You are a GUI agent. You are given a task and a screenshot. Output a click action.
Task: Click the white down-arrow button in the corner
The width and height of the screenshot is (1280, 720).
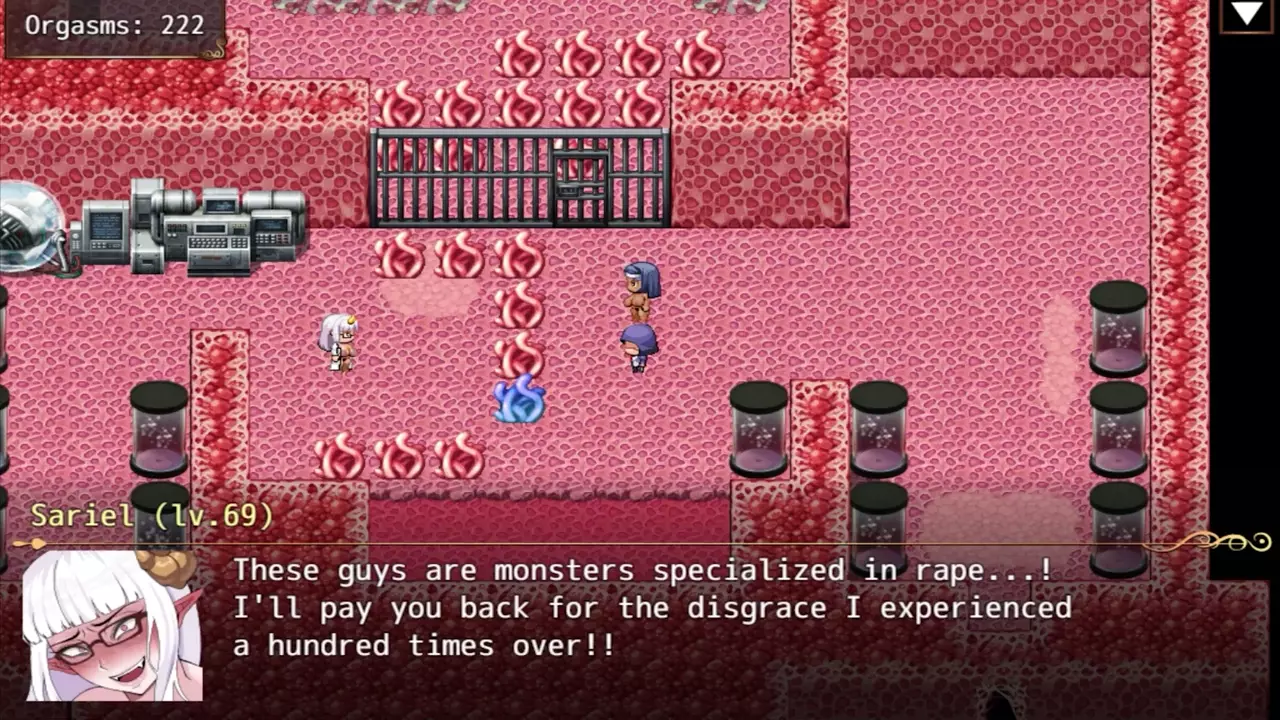pos(1246,14)
